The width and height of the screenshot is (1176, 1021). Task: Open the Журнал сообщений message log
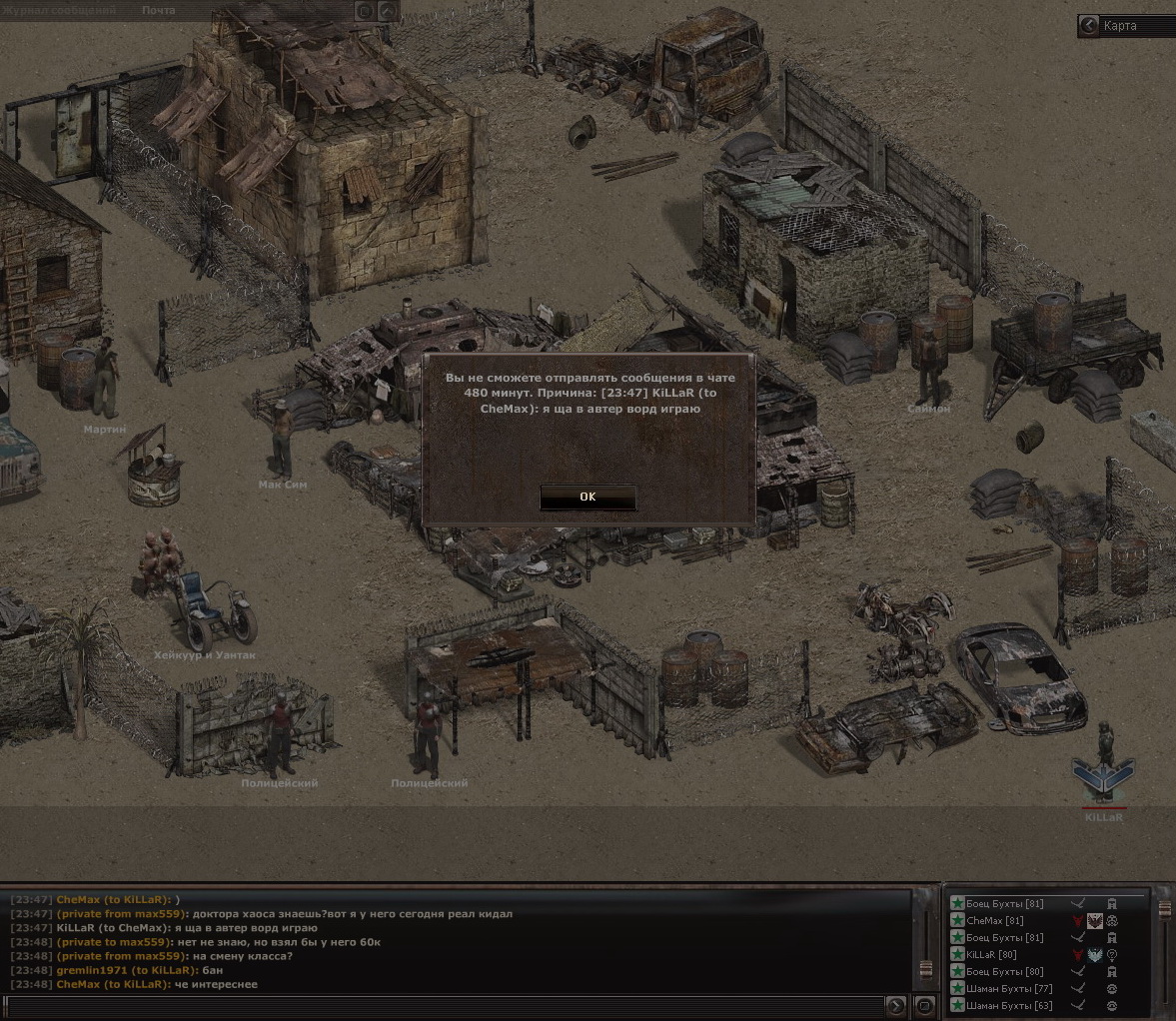[60, 10]
